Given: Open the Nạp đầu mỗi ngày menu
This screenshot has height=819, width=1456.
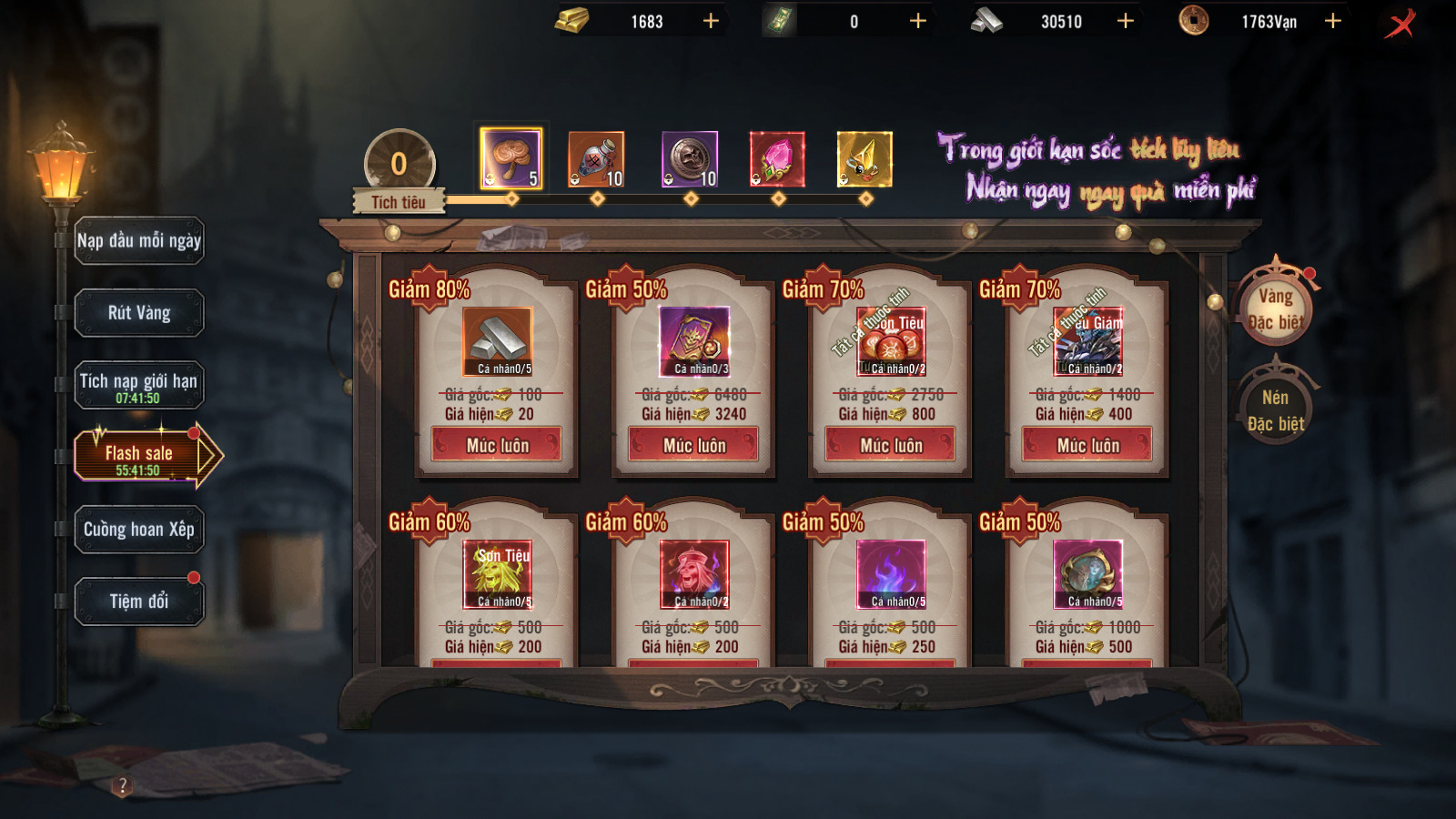Looking at the screenshot, I should (x=139, y=241).
